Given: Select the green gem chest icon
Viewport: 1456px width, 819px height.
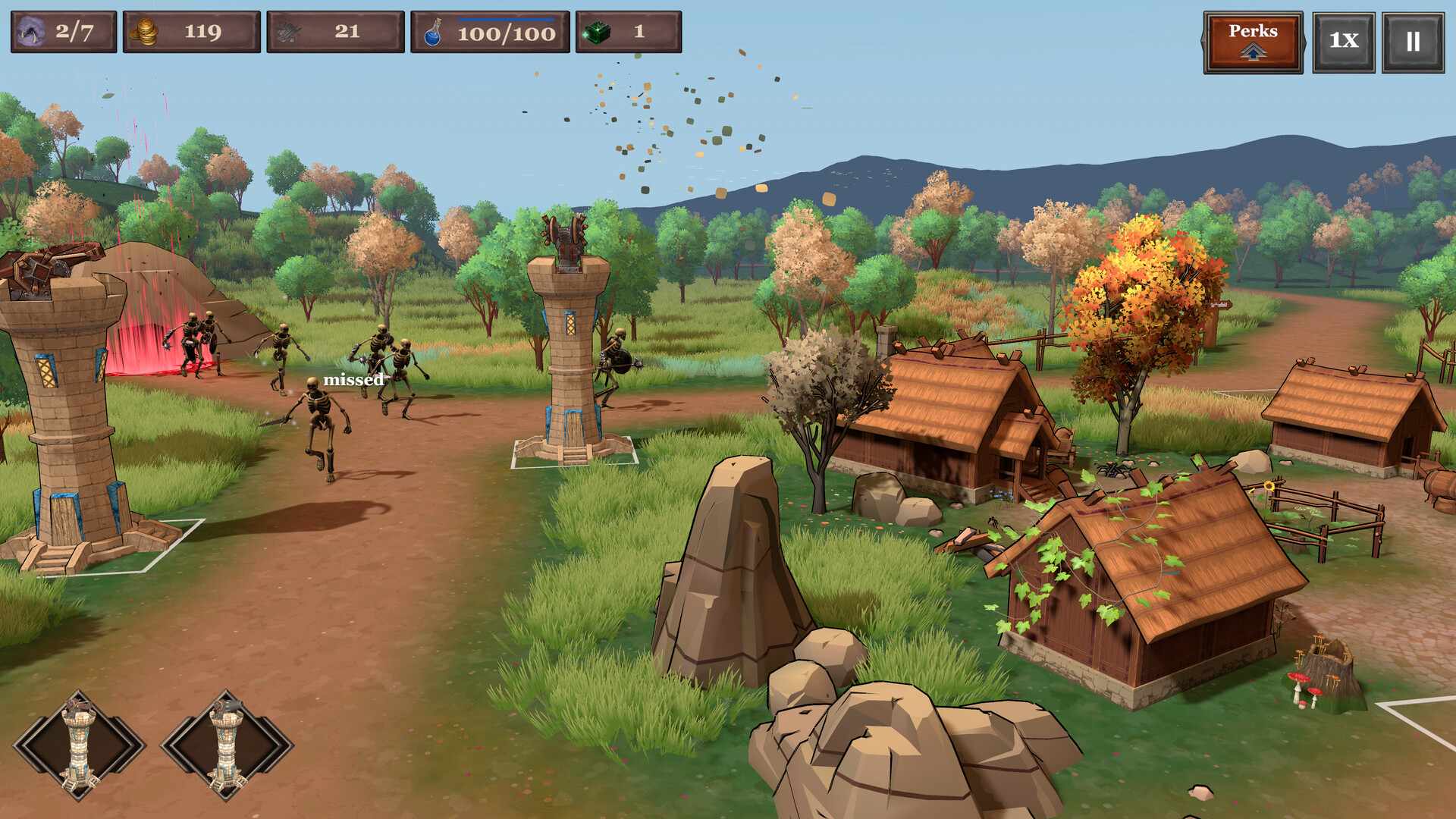Looking at the screenshot, I should click(599, 32).
